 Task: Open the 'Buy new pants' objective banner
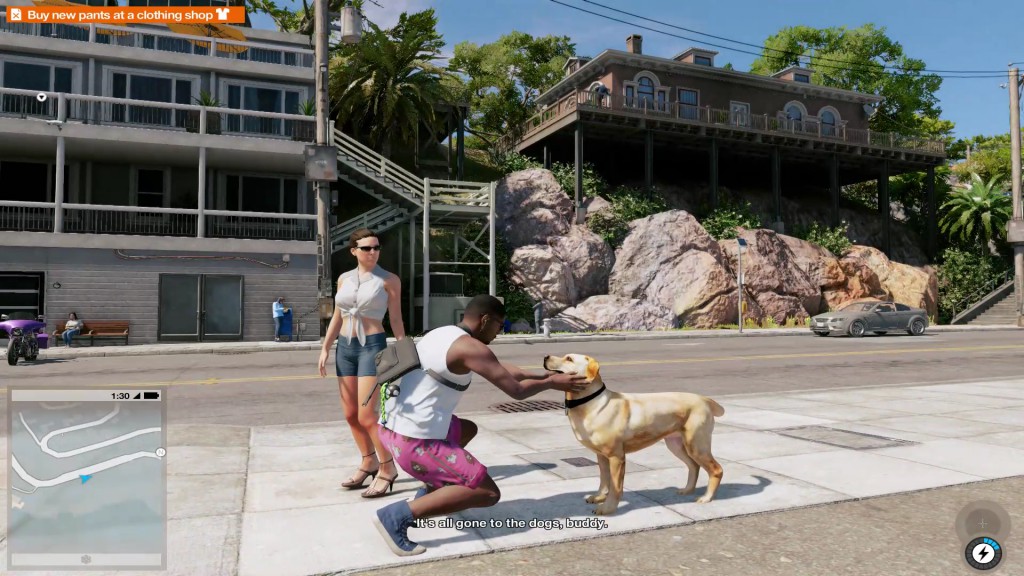pos(126,14)
